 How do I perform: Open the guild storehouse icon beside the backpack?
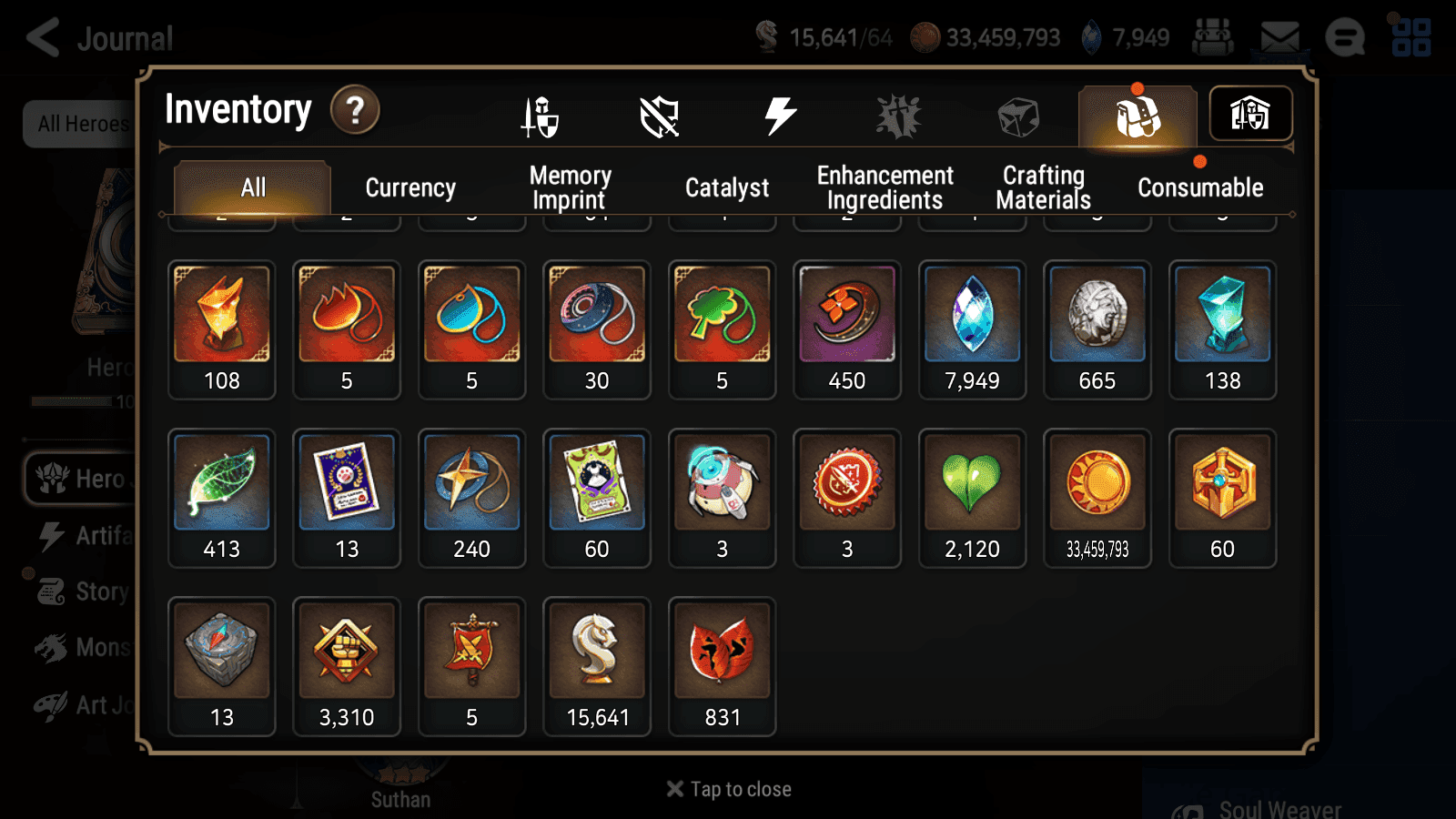(1250, 113)
